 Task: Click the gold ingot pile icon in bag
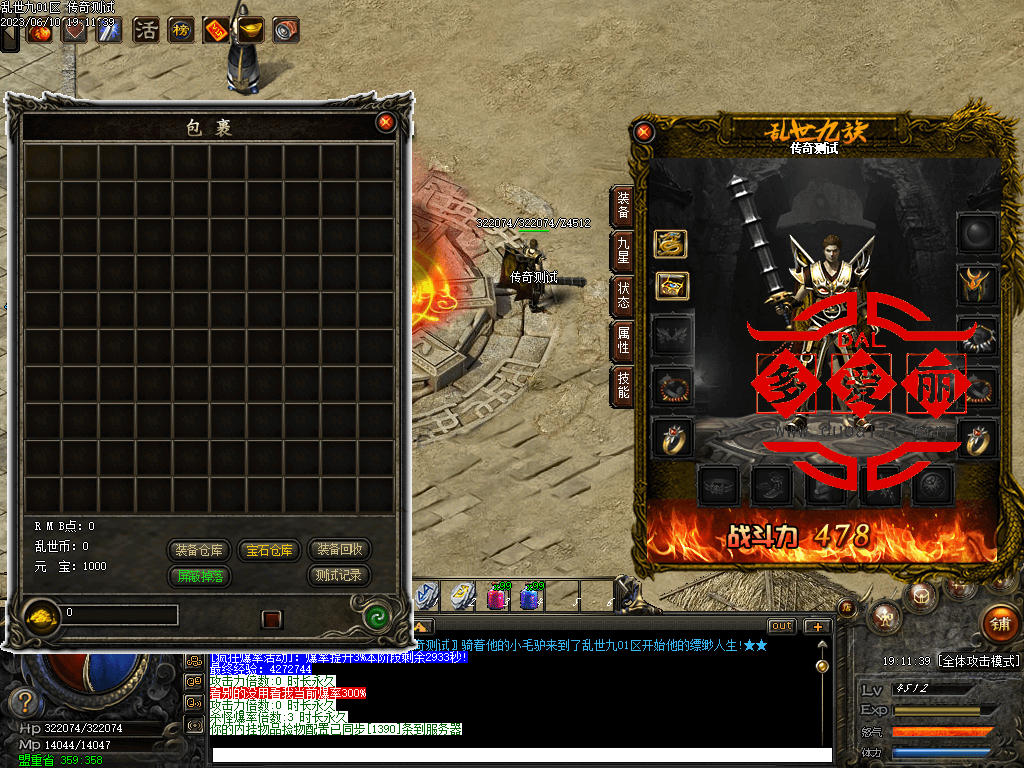coord(41,613)
